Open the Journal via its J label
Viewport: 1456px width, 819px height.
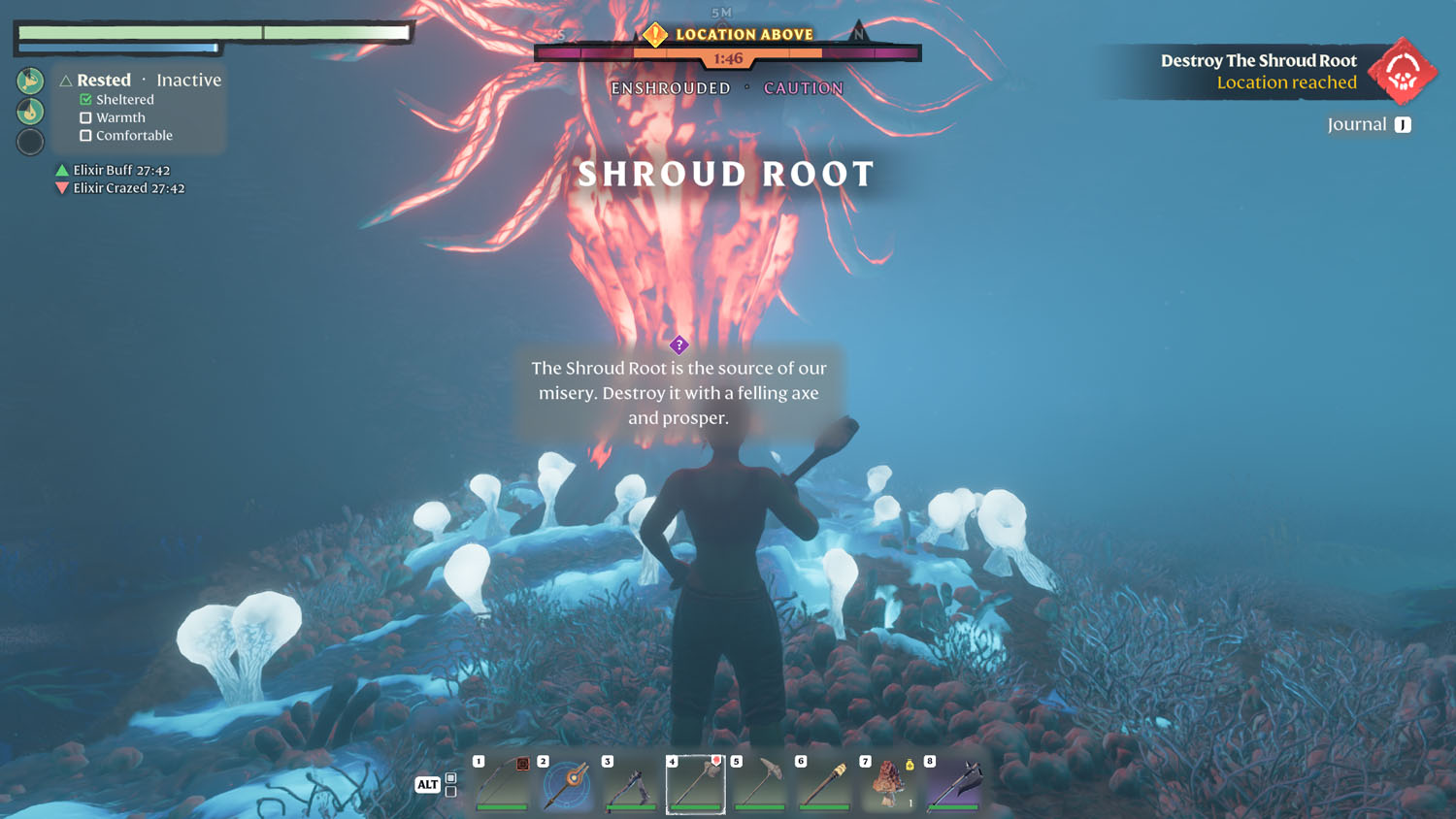(x=1402, y=124)
